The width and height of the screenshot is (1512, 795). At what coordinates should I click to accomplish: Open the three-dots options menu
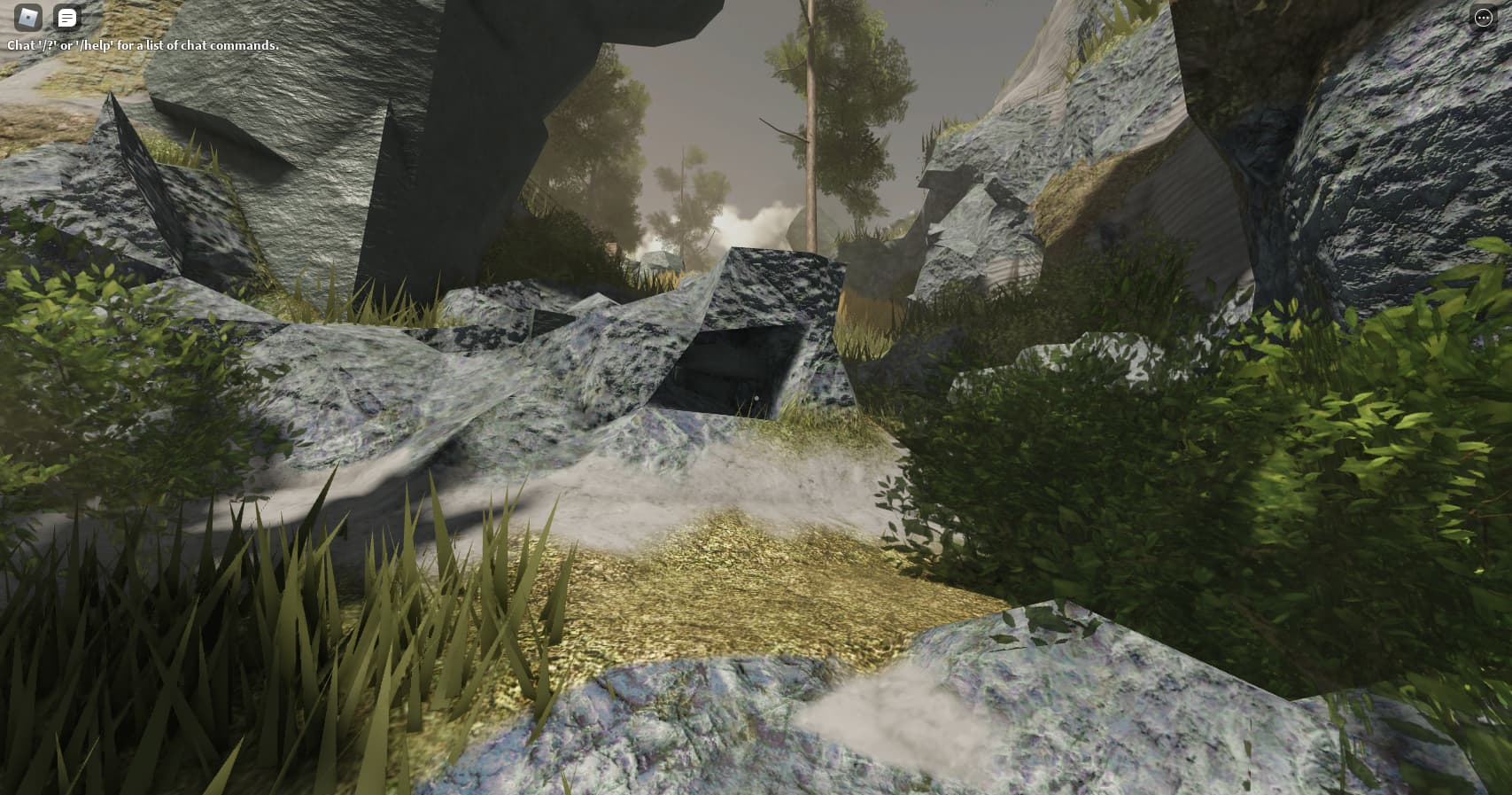coord(1483,18)
